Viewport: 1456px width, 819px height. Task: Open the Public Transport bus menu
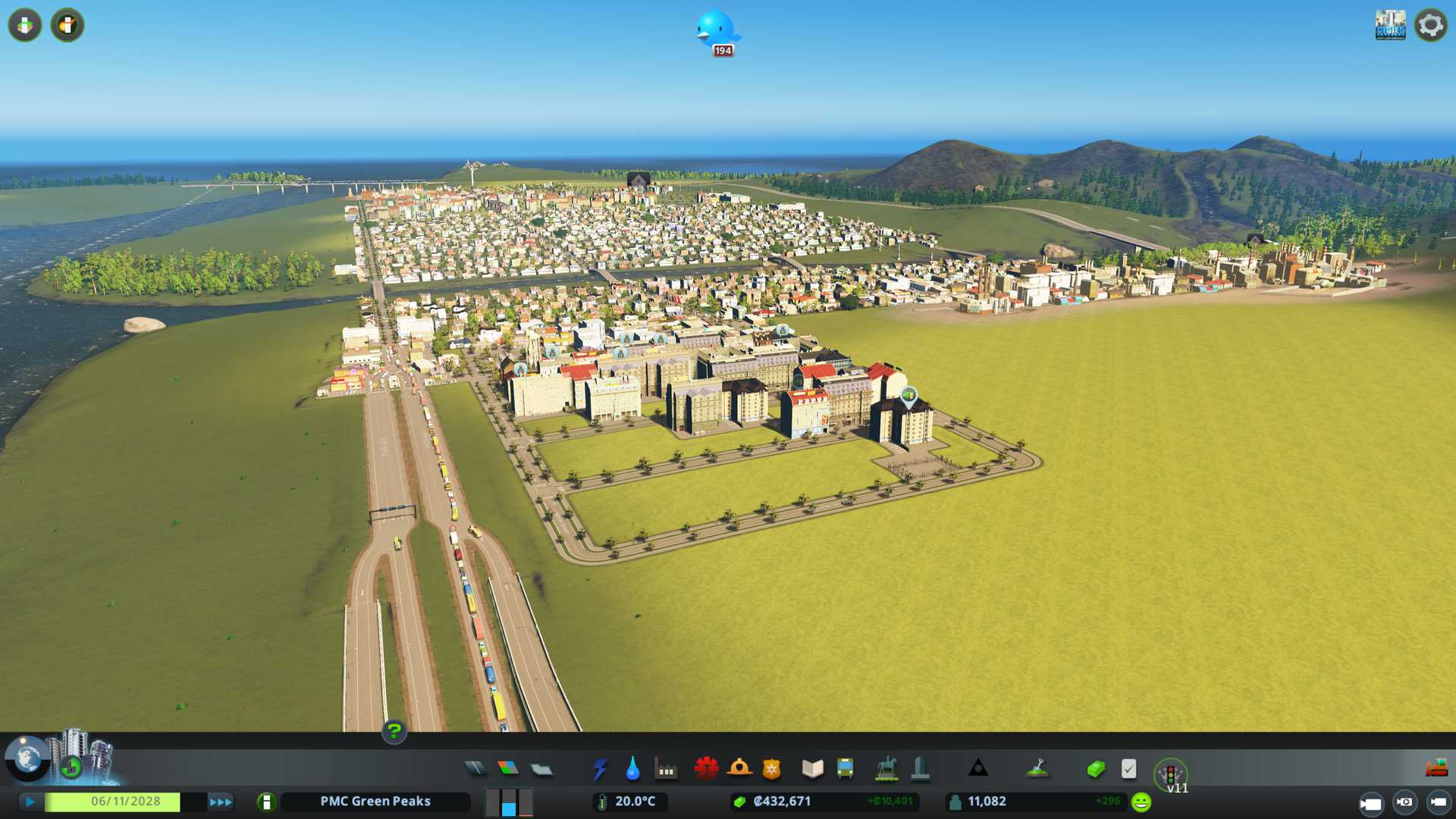[x=845, y=769]
